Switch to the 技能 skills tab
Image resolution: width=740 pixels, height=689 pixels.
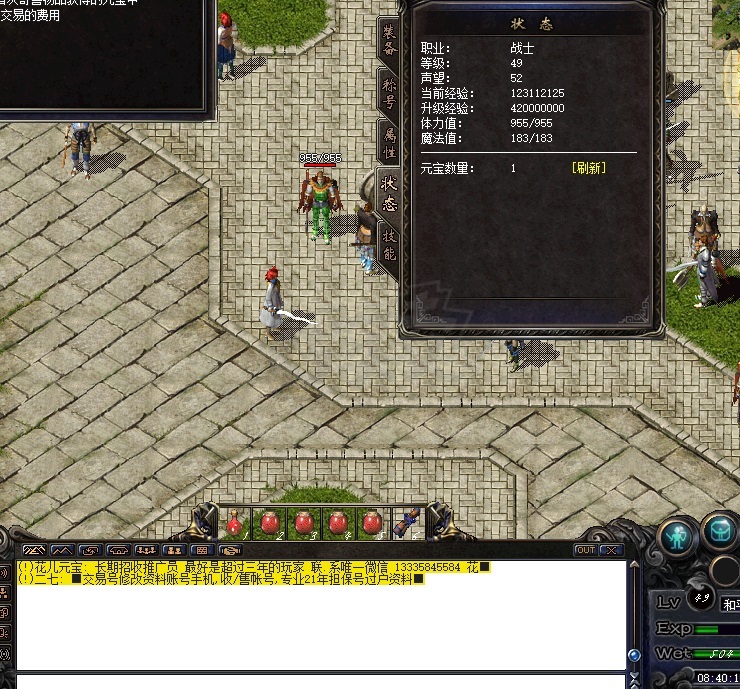[x=388, y=245]
